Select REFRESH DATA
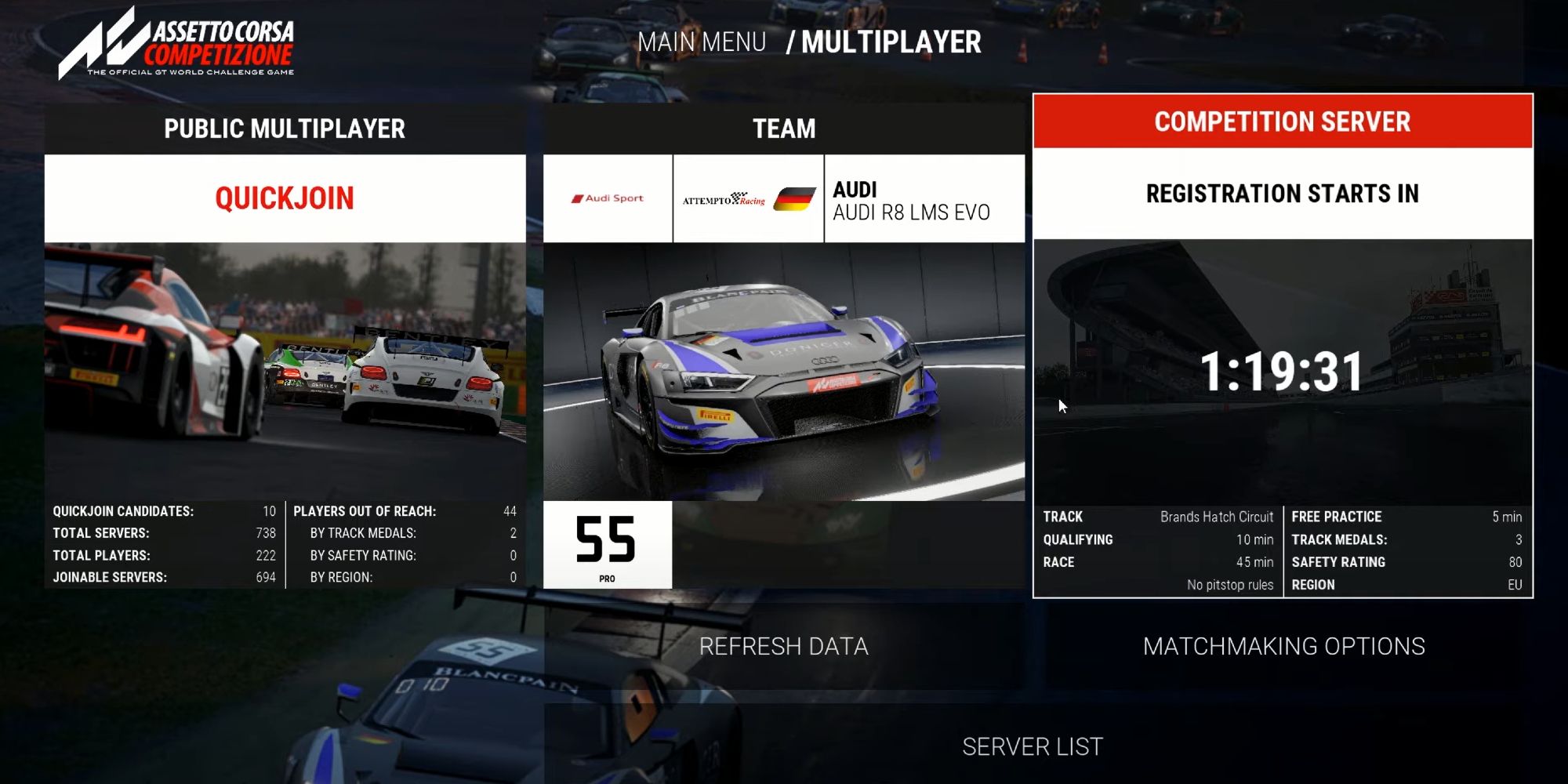1568x784 pixels. pyautogui.click(x=784, y=646)
